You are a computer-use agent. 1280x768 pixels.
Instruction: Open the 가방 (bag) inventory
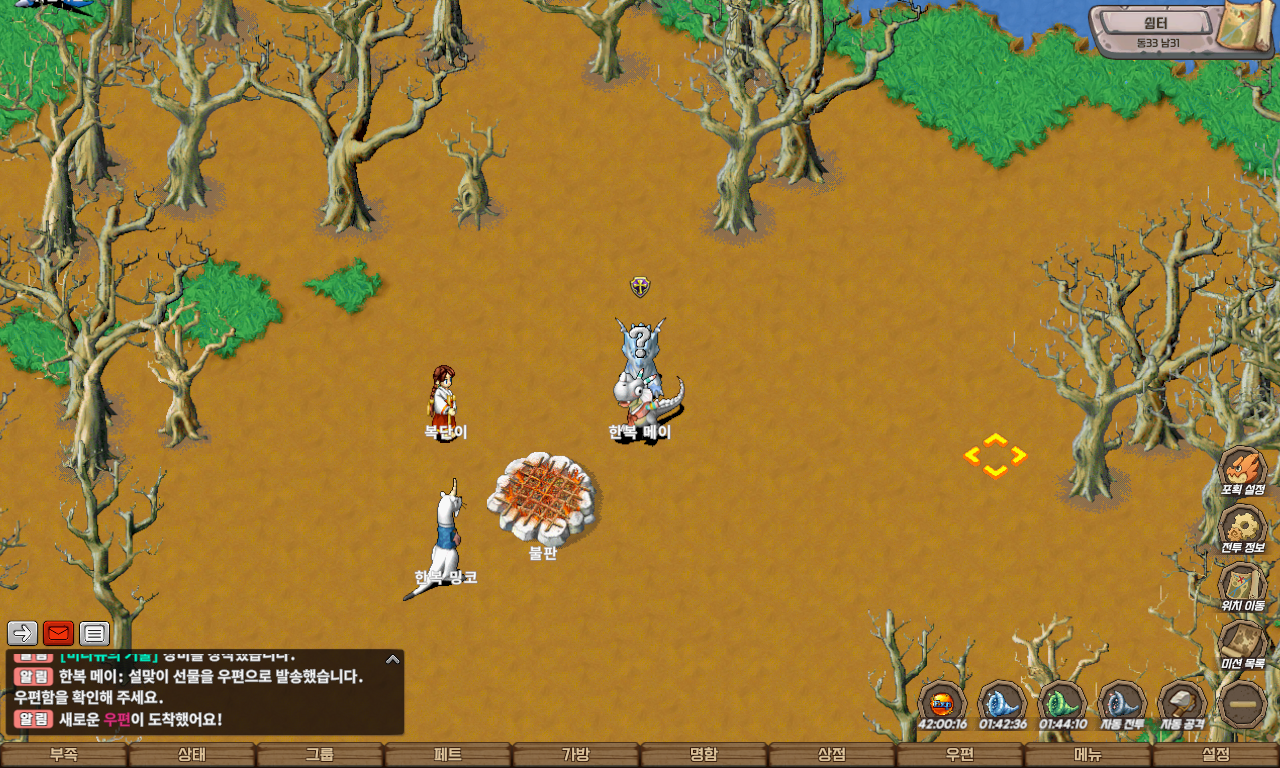[x=576, y=755]
